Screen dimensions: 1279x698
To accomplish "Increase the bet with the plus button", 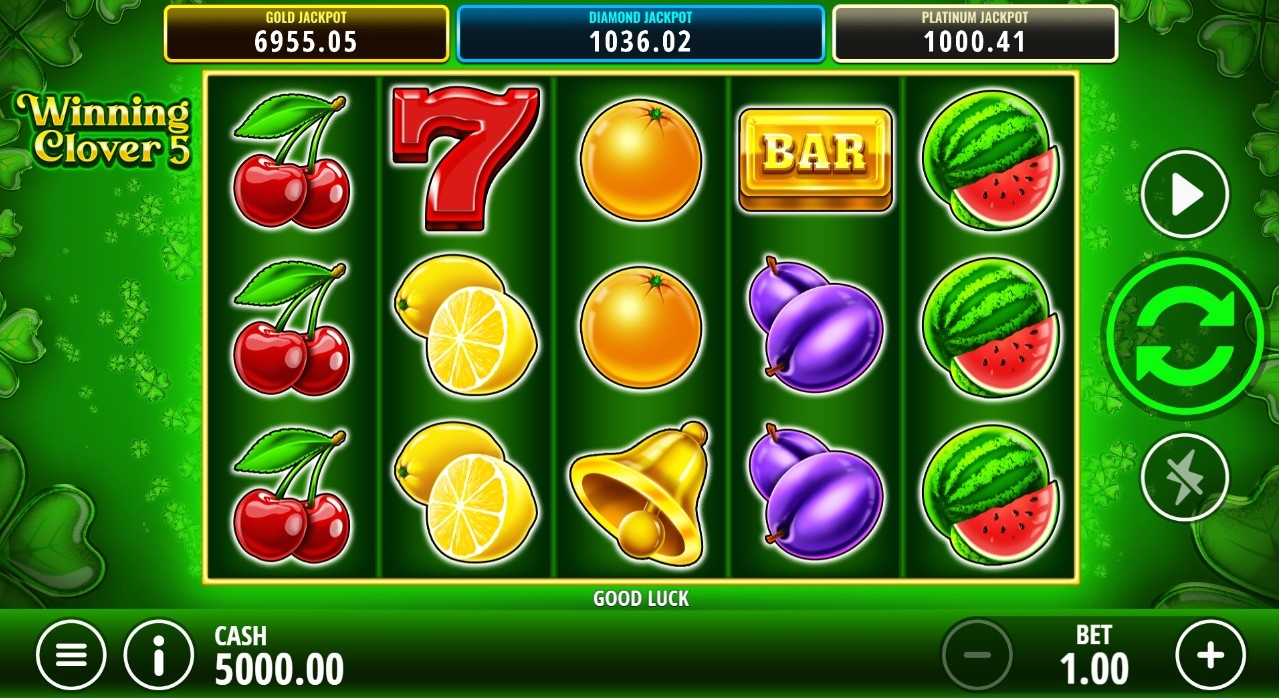I will pos(1210,655).
